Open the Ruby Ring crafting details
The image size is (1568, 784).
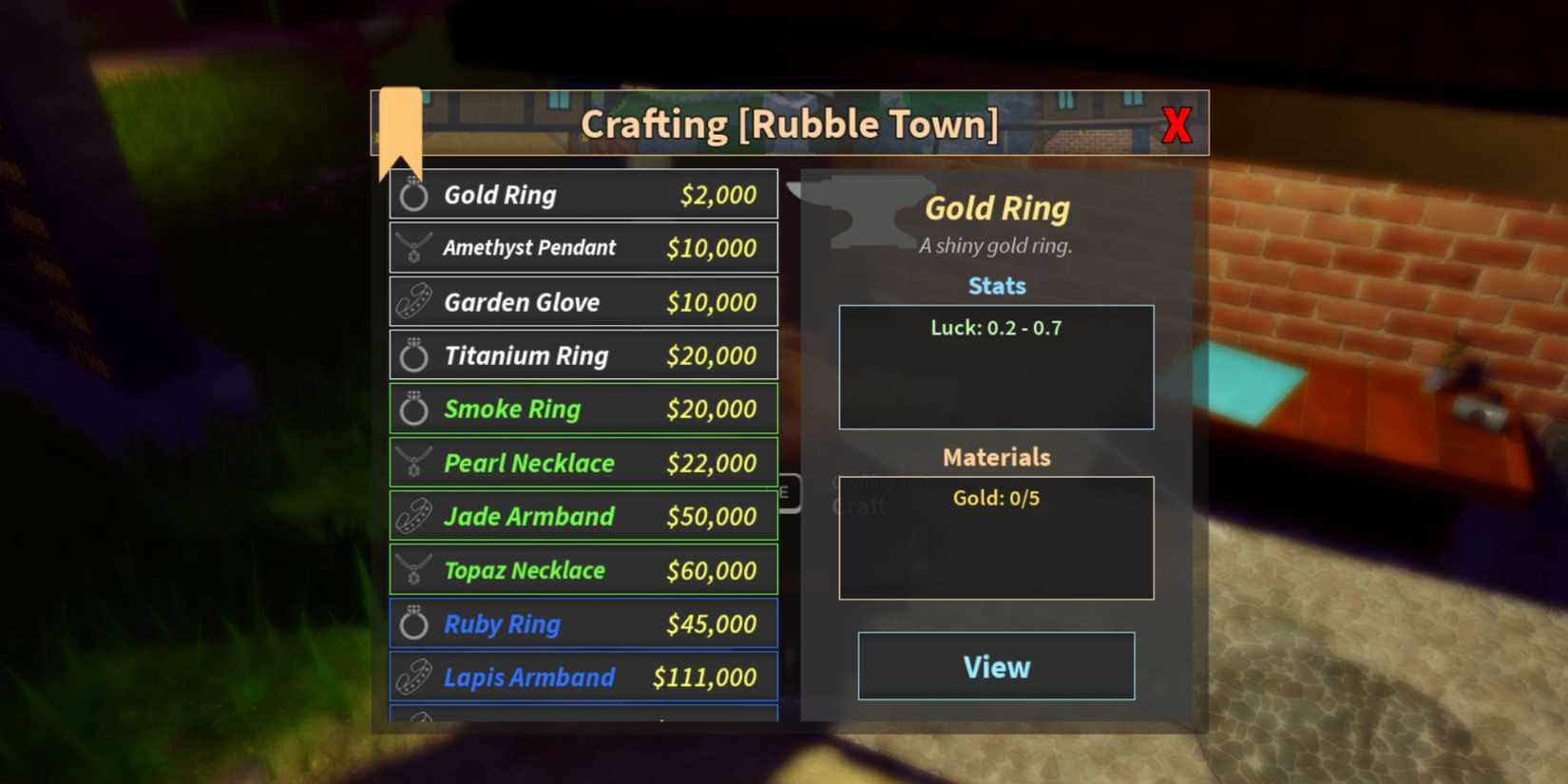(x=583, y=623)
